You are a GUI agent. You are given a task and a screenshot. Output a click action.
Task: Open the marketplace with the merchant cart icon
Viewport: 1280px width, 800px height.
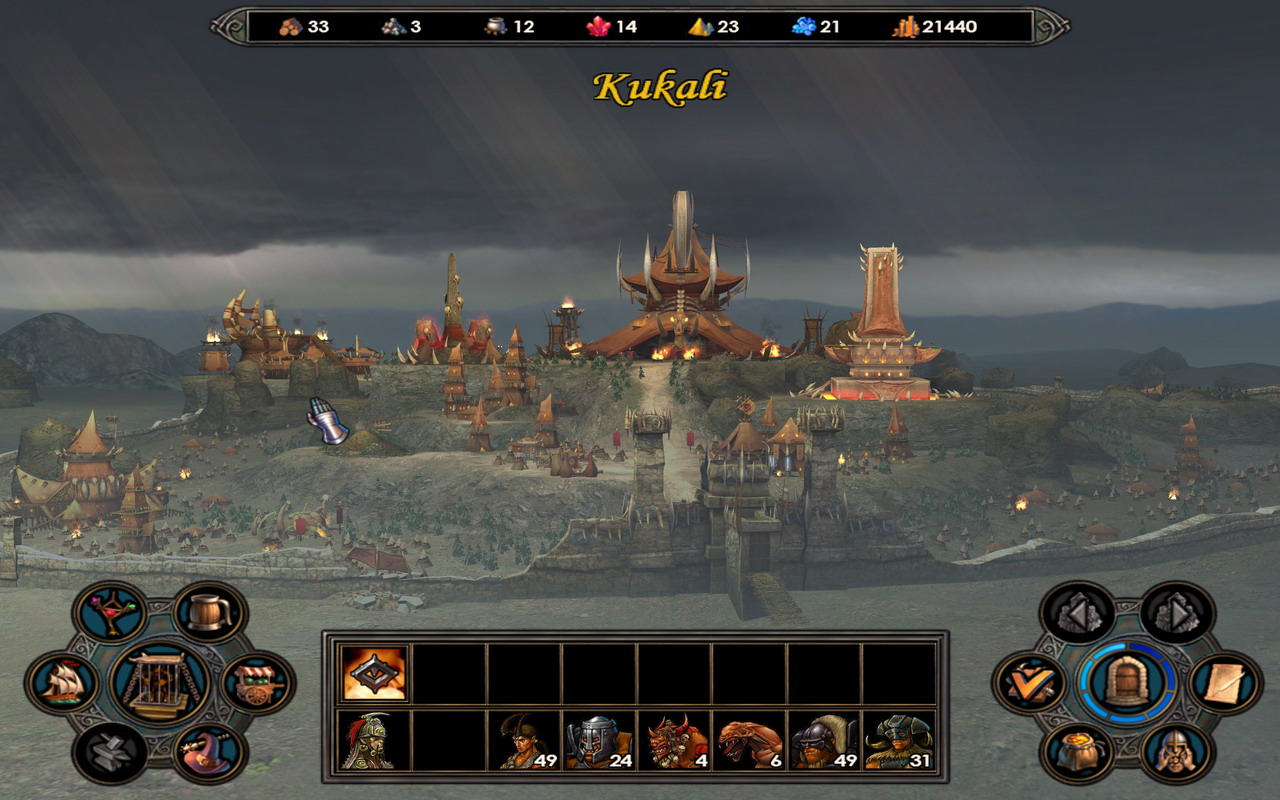(257, 683)
